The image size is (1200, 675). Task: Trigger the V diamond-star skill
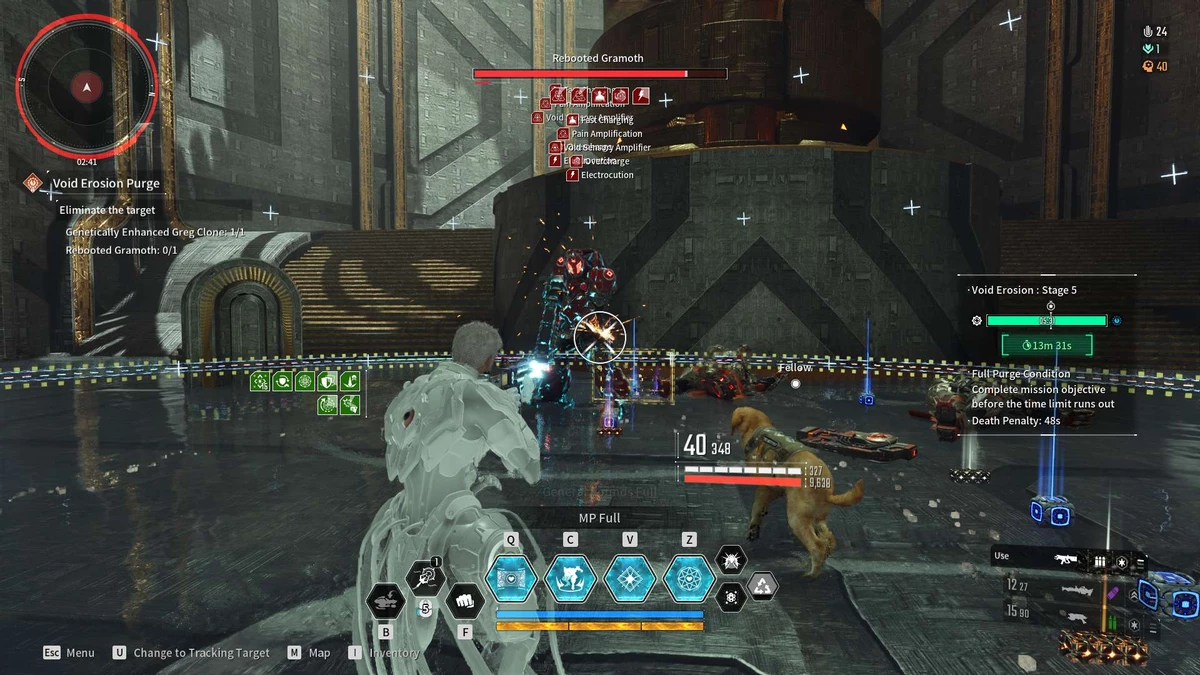(x=630, y=577)
